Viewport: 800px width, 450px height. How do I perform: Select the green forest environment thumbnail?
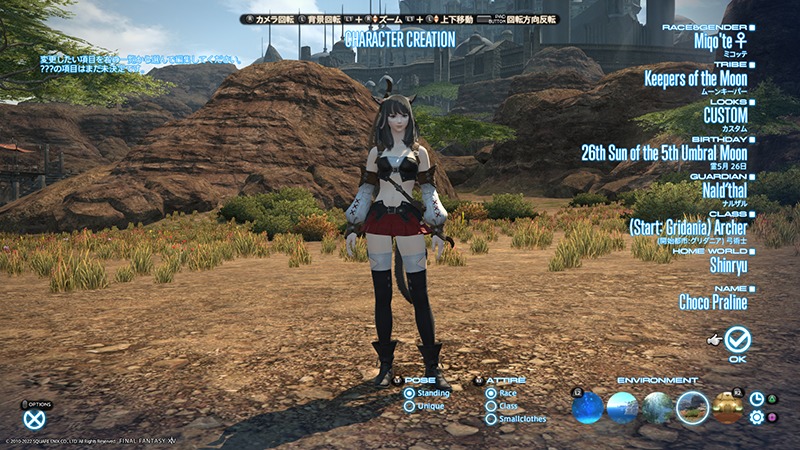[x=658, y=407]
